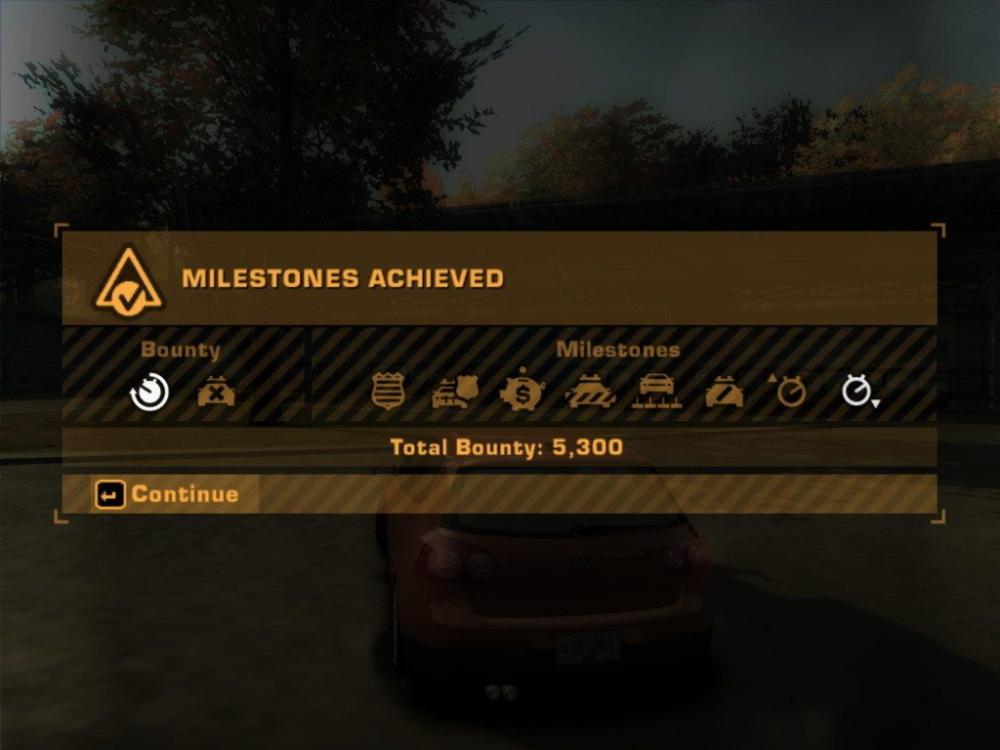
Task: Click the orange stopwatch with up arrow
Action: click(x=789, y=391)
